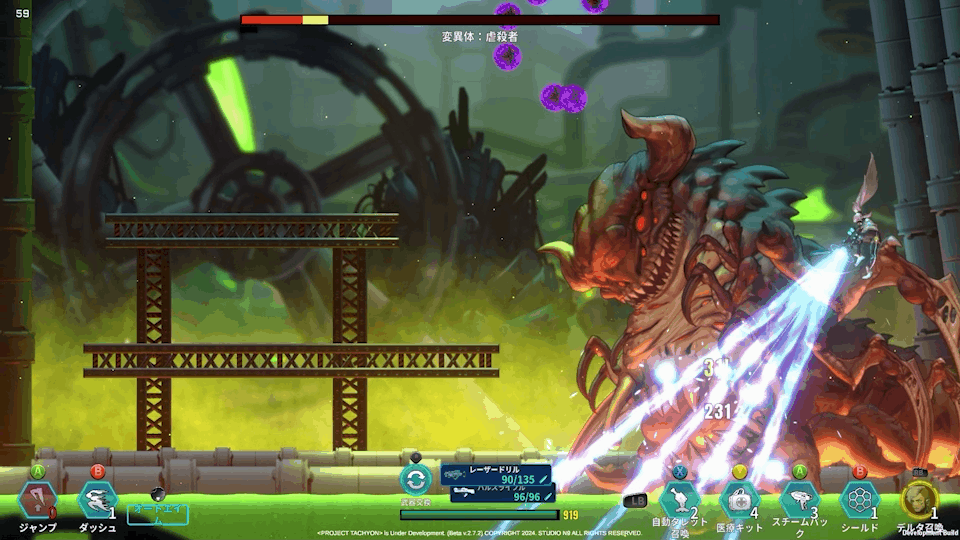Image resolution: width=960 pixels, height=540 pixels.
Task: Use the medical kit (医療キット) item
Action: click(740, 499)
